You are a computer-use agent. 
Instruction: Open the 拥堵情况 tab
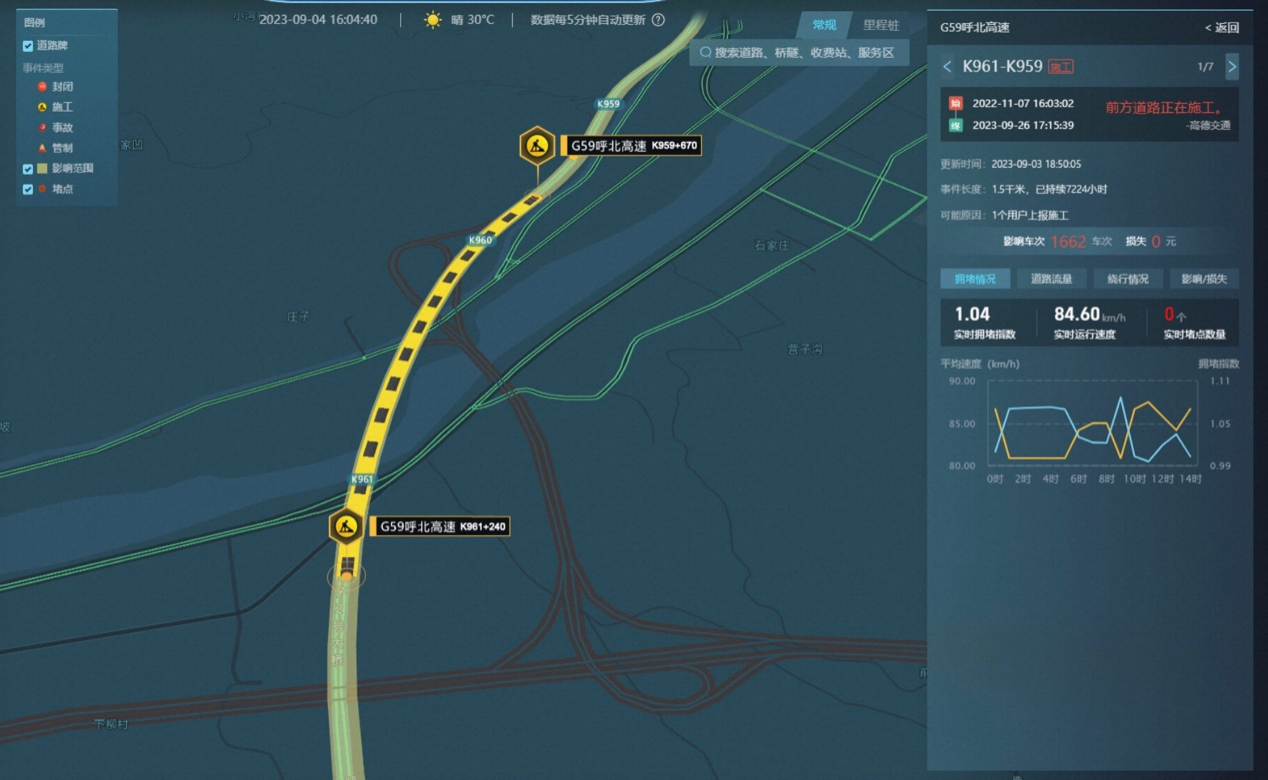click(x=975, y=279)
